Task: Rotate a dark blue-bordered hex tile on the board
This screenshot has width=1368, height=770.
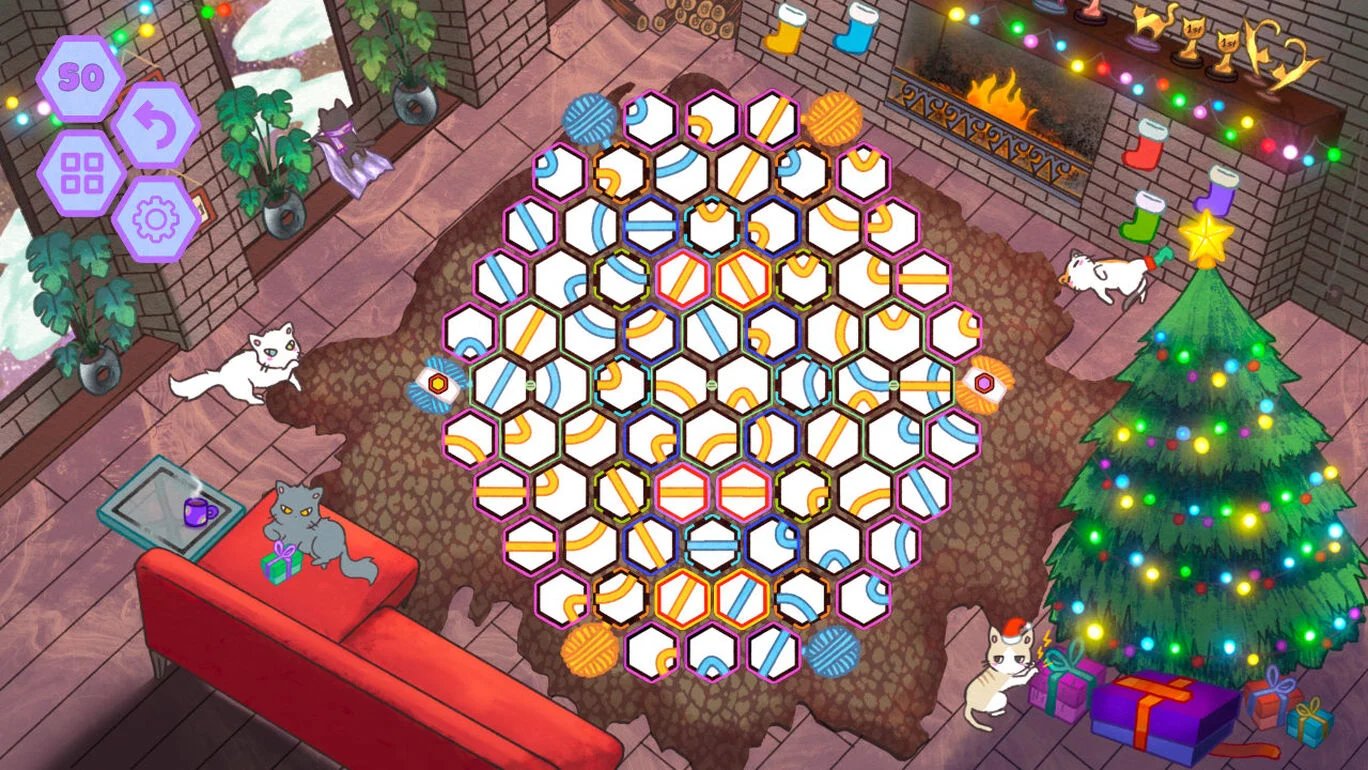Action: (648, 223)
